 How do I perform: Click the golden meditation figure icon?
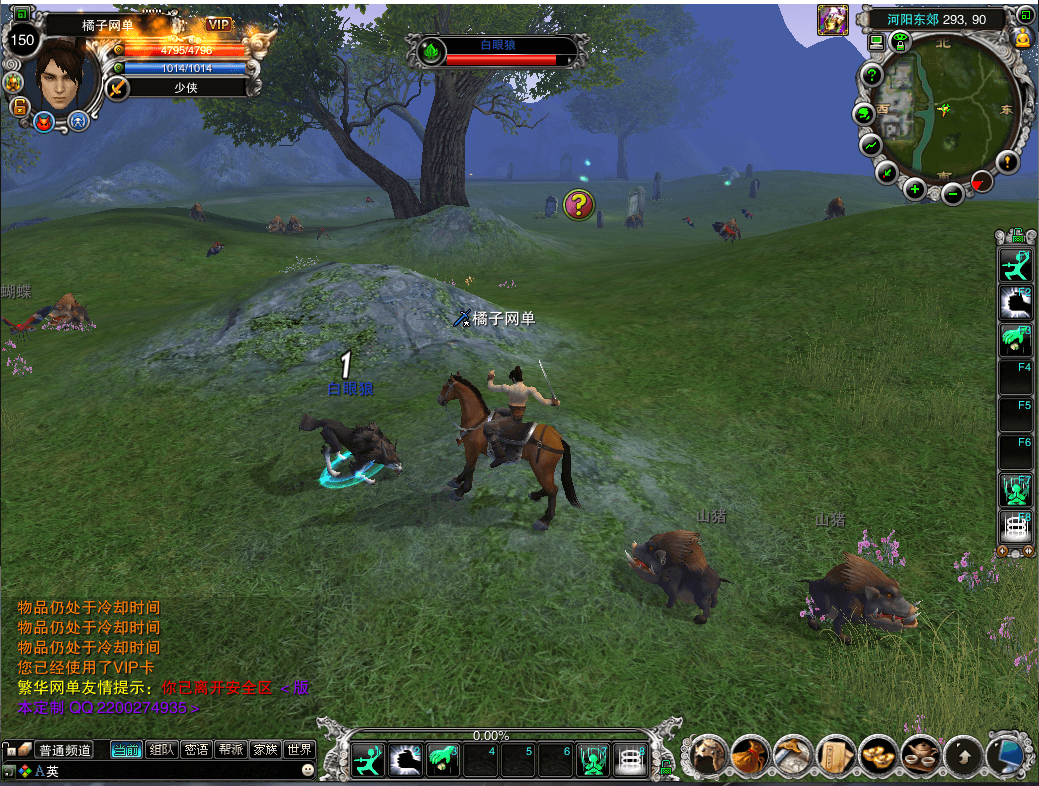[x=1024, y=38]
